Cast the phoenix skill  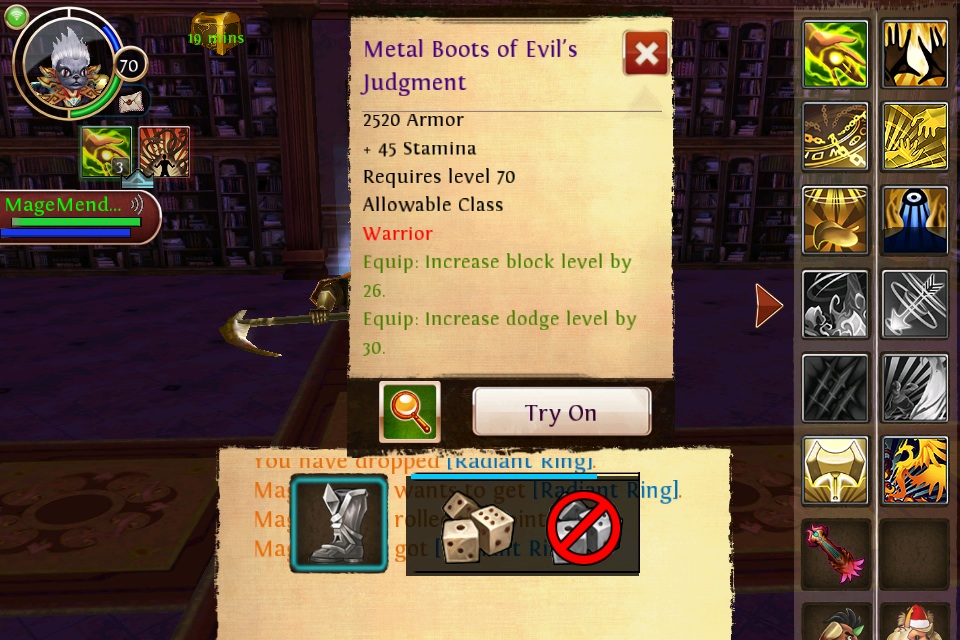[x=915, y=470]
